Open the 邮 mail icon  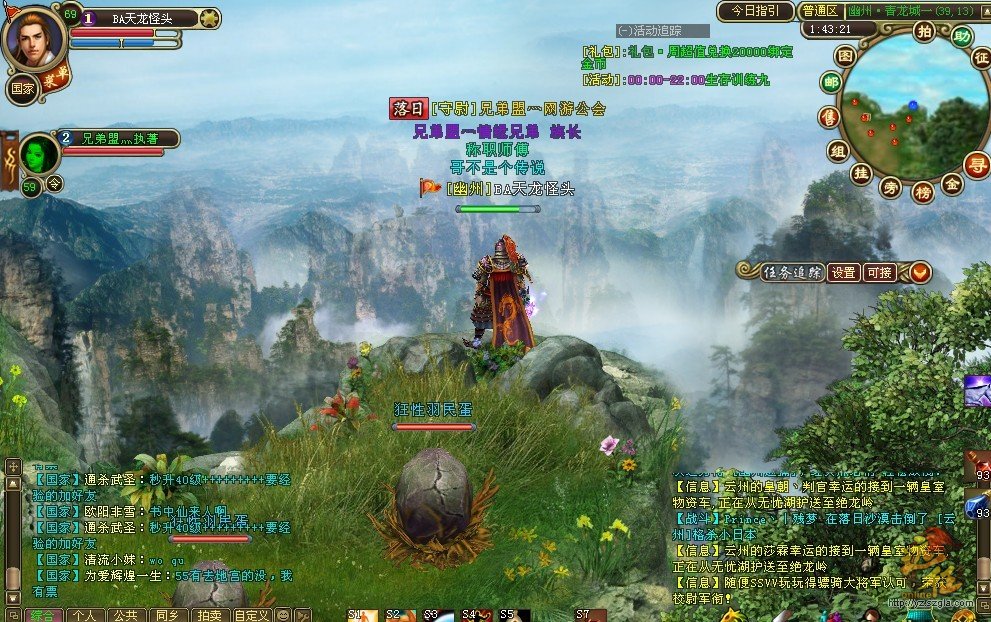[x=830, y=82]
